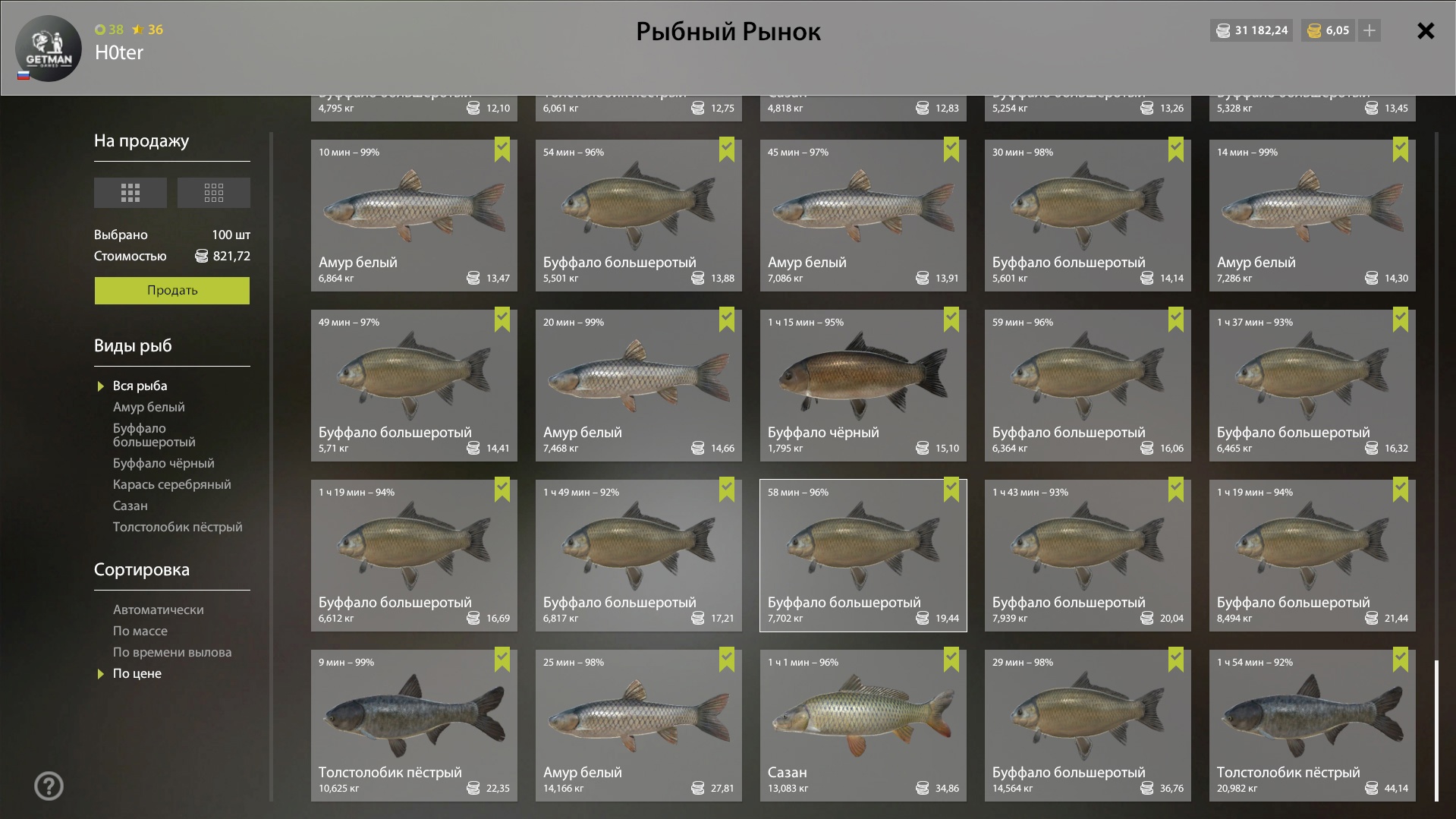Open the H0ter player profile avatar
1456x819 pixels.
[x=49, y=49]
